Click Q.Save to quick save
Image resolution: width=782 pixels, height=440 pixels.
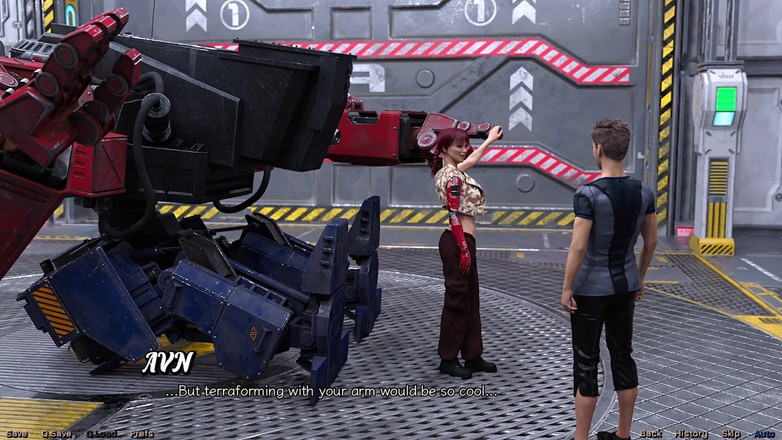pos(57,434)
